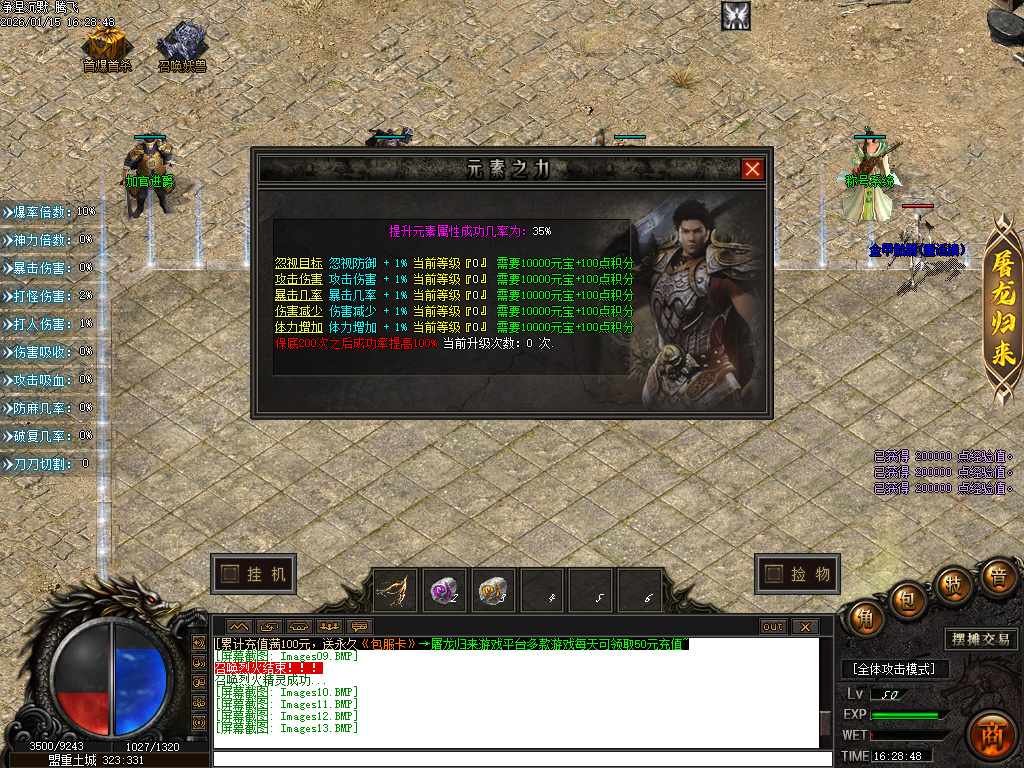Image resolution: width=1024 pixels, height=768 pixels.
Task: Use the orange swirl stone in hotbar
Action: coord(491,591)
